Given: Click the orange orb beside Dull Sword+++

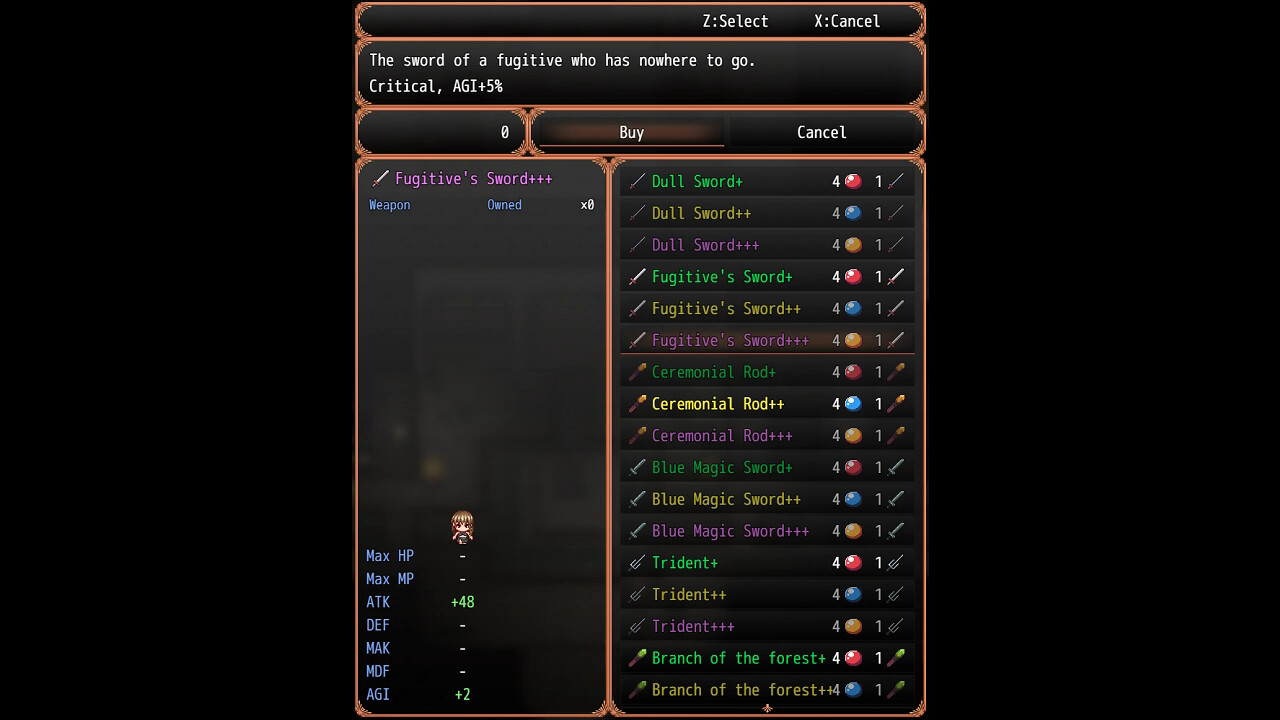Looking at the screenshot, I should 852,244.
